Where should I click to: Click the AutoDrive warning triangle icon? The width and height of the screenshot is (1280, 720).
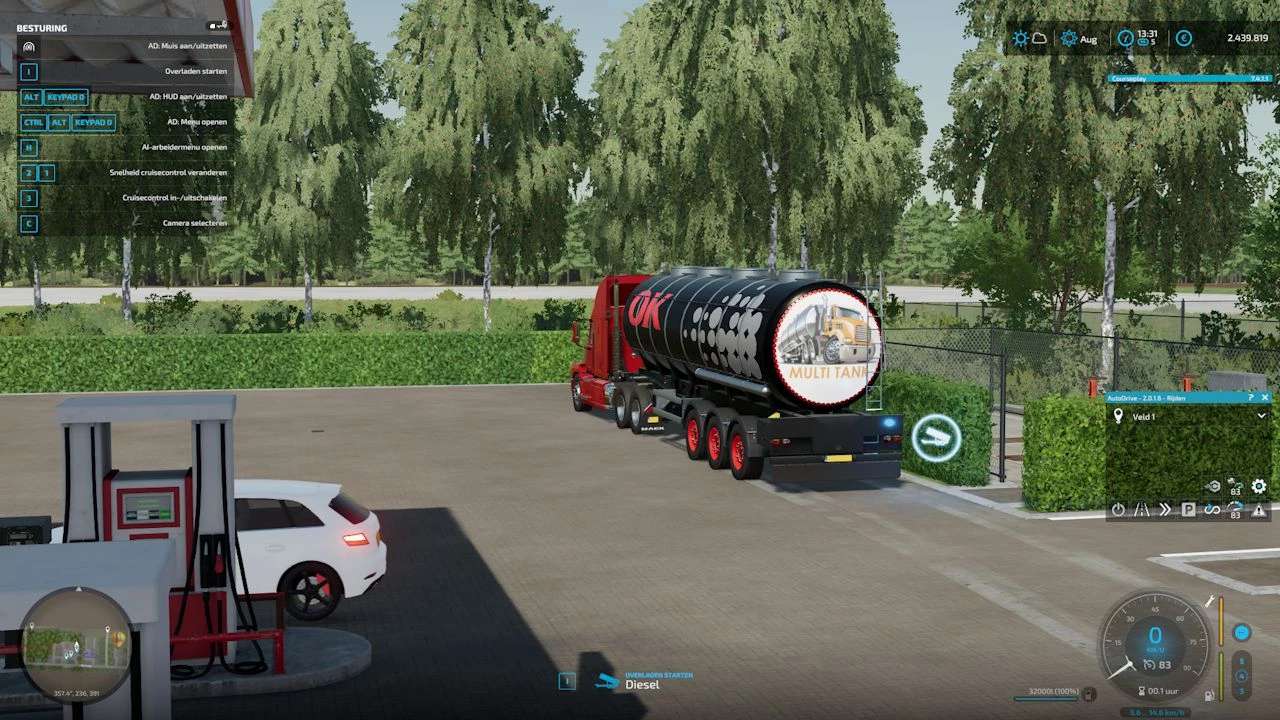coord(1259,510)
